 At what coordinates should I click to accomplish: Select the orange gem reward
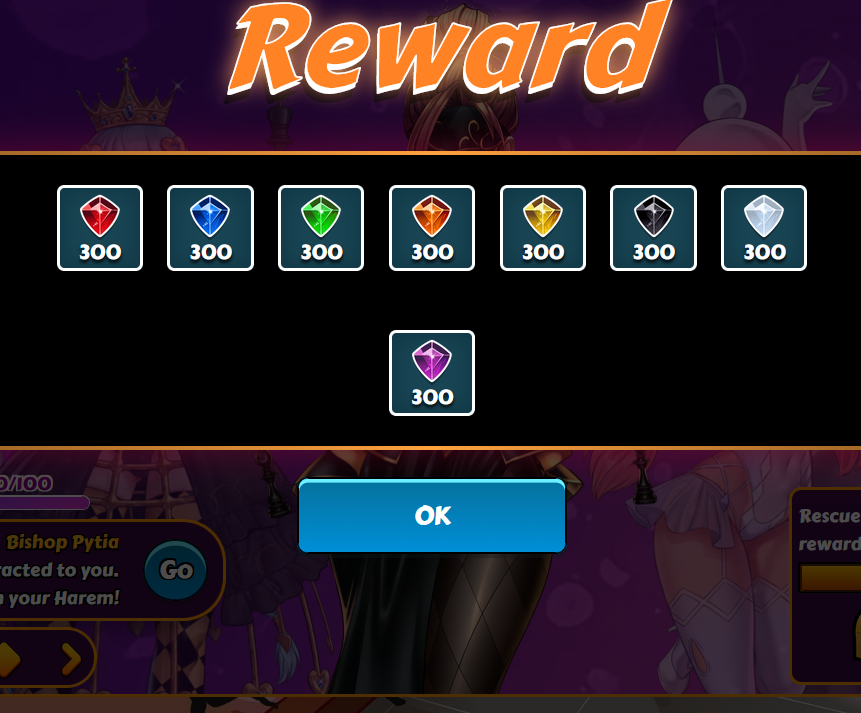coord(432,228)
